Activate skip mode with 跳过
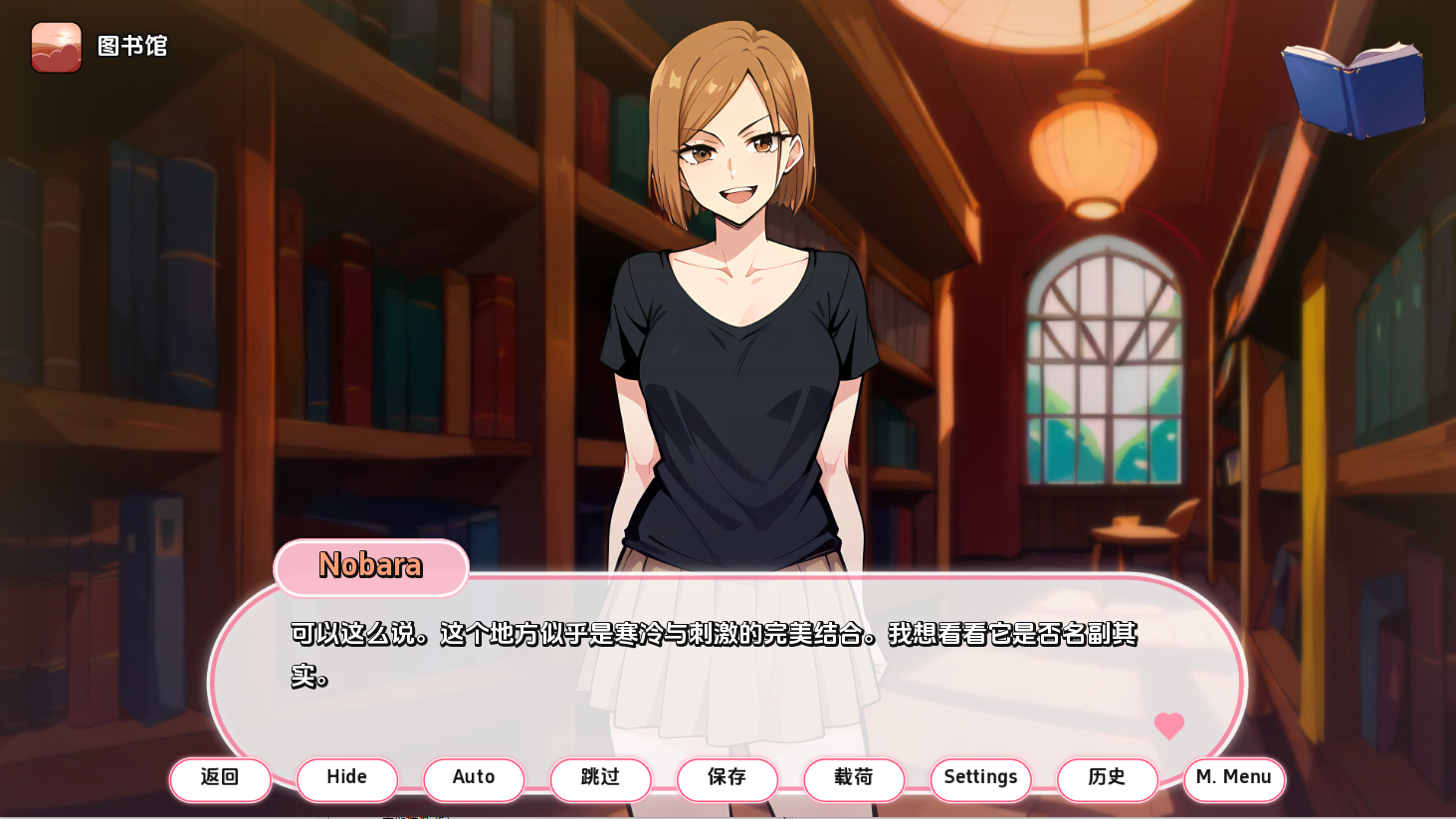 click(x=600, y=779)
